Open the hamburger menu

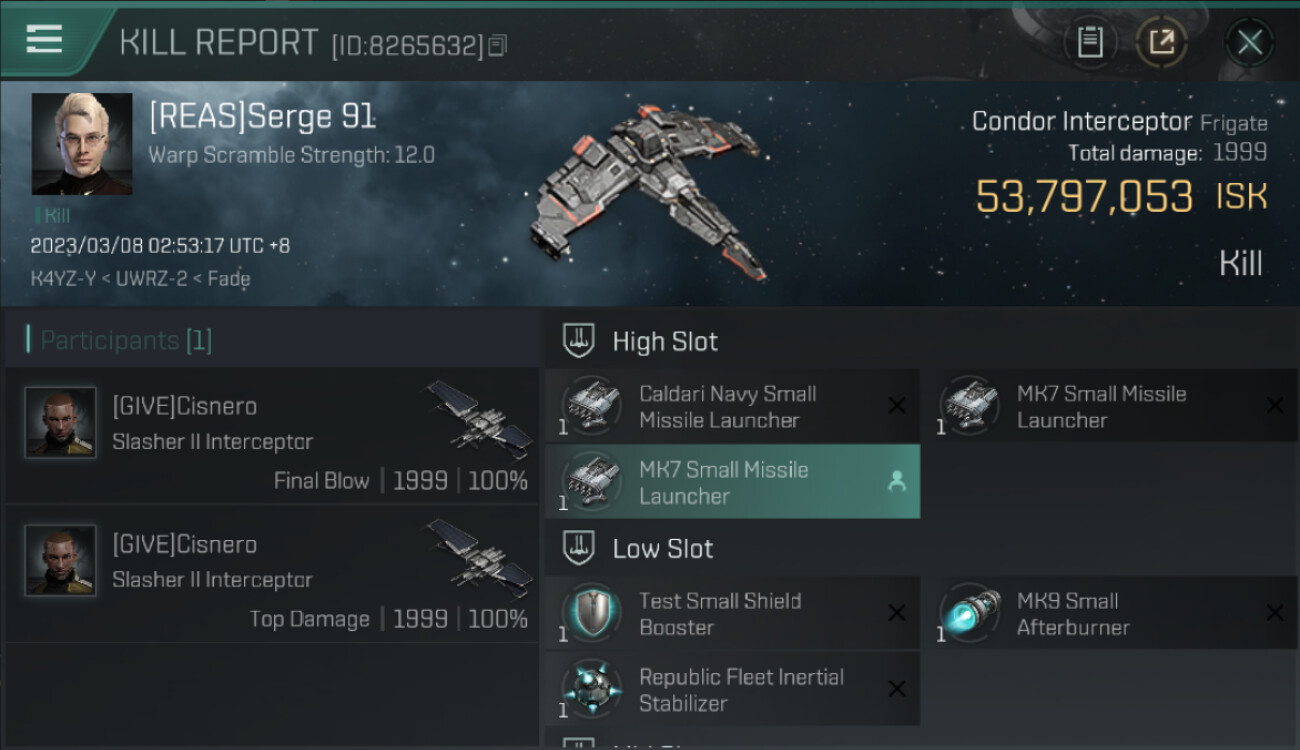click(44, 40)
